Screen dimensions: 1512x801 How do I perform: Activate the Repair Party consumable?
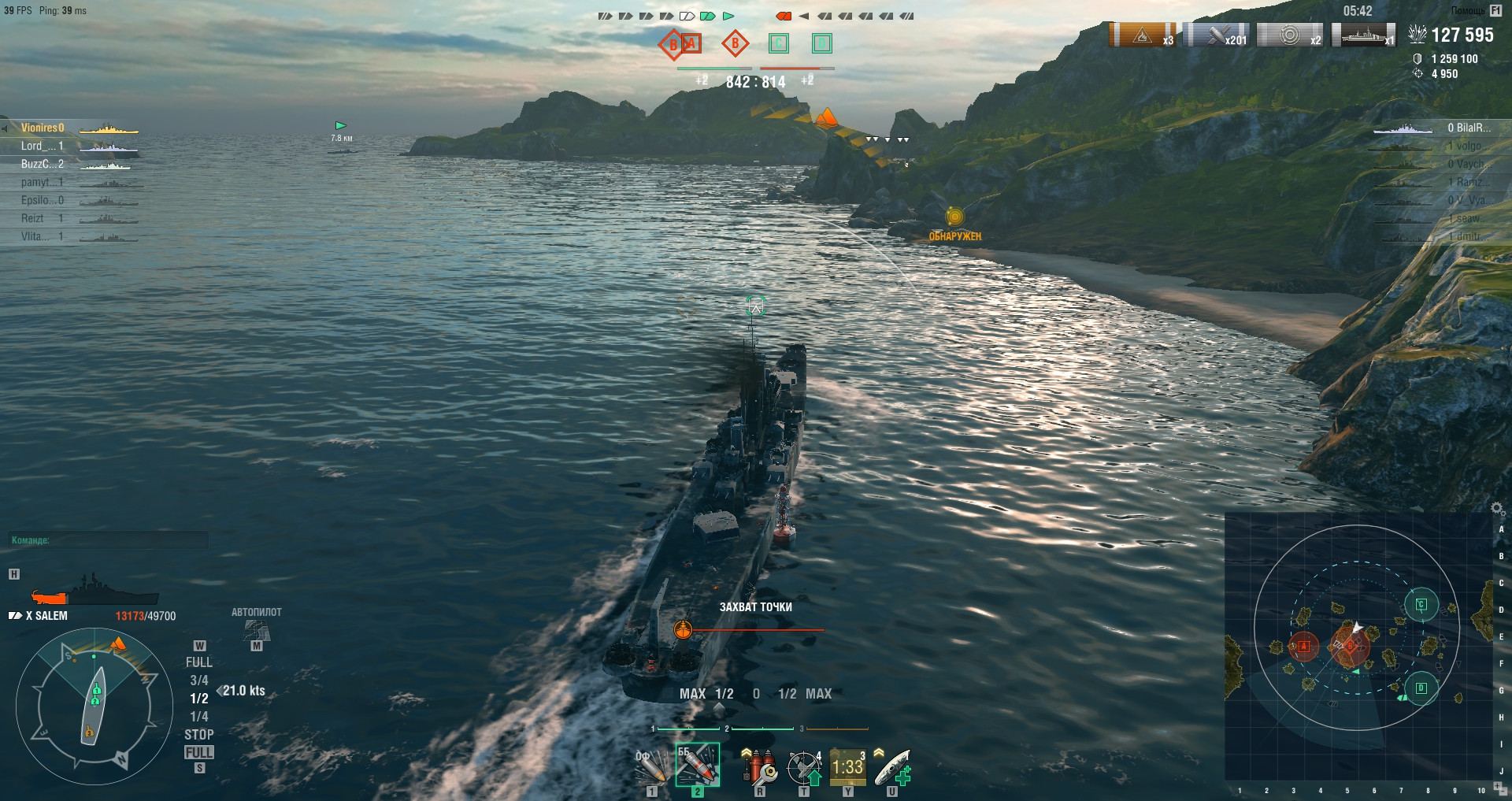point(892,767)
